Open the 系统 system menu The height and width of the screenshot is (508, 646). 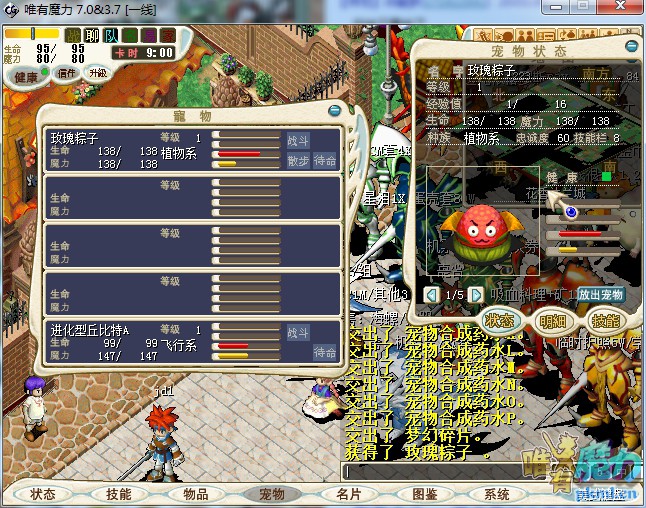[497, 494]
